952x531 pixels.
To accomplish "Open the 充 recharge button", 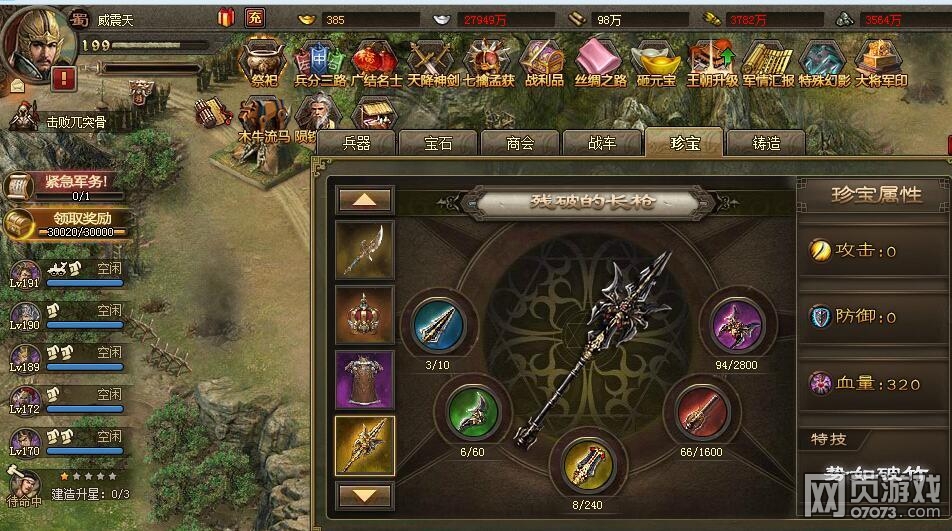I will tap(255, 18).
